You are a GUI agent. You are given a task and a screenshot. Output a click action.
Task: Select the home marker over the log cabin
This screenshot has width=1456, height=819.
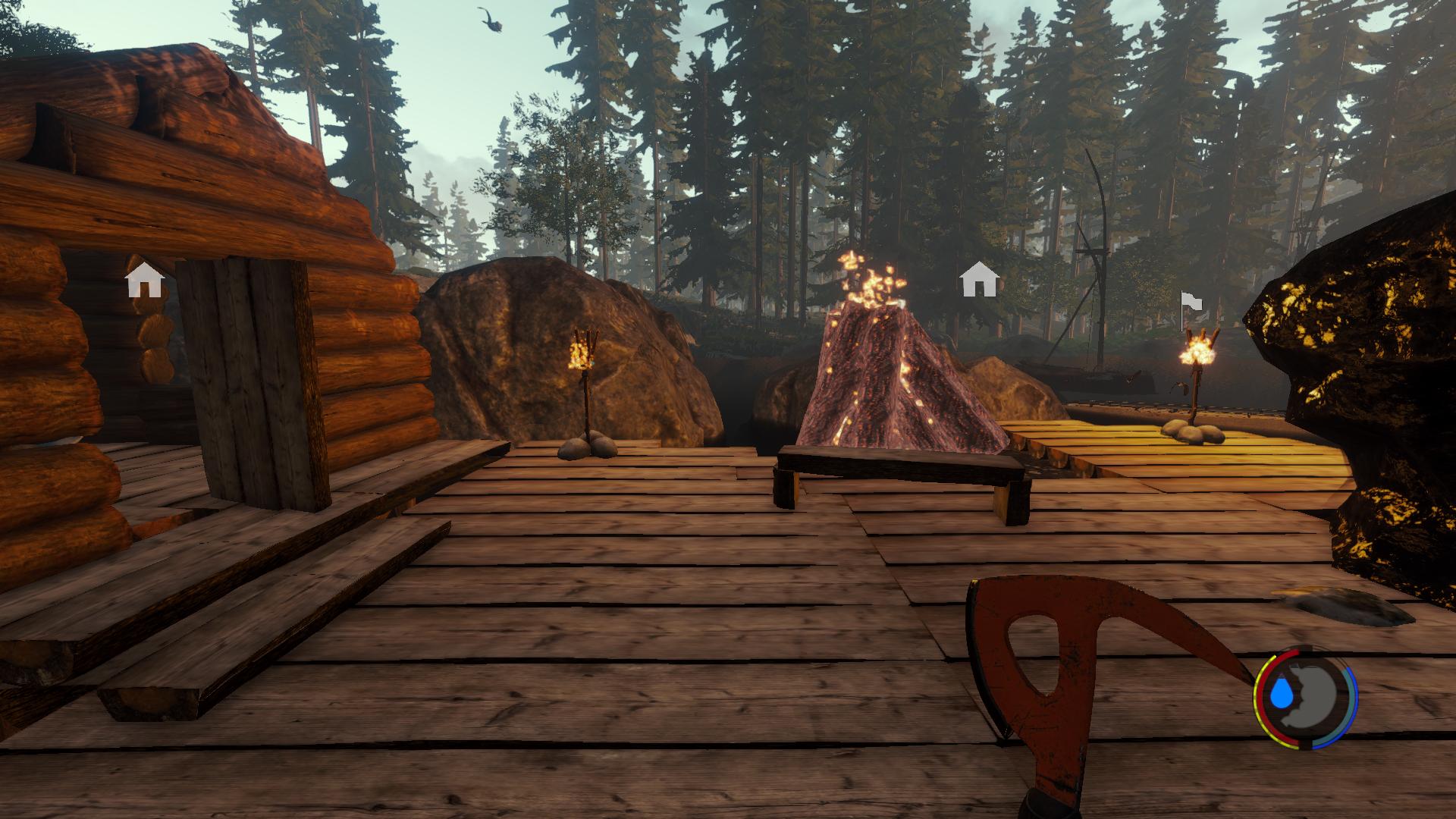tap(145, 280)
